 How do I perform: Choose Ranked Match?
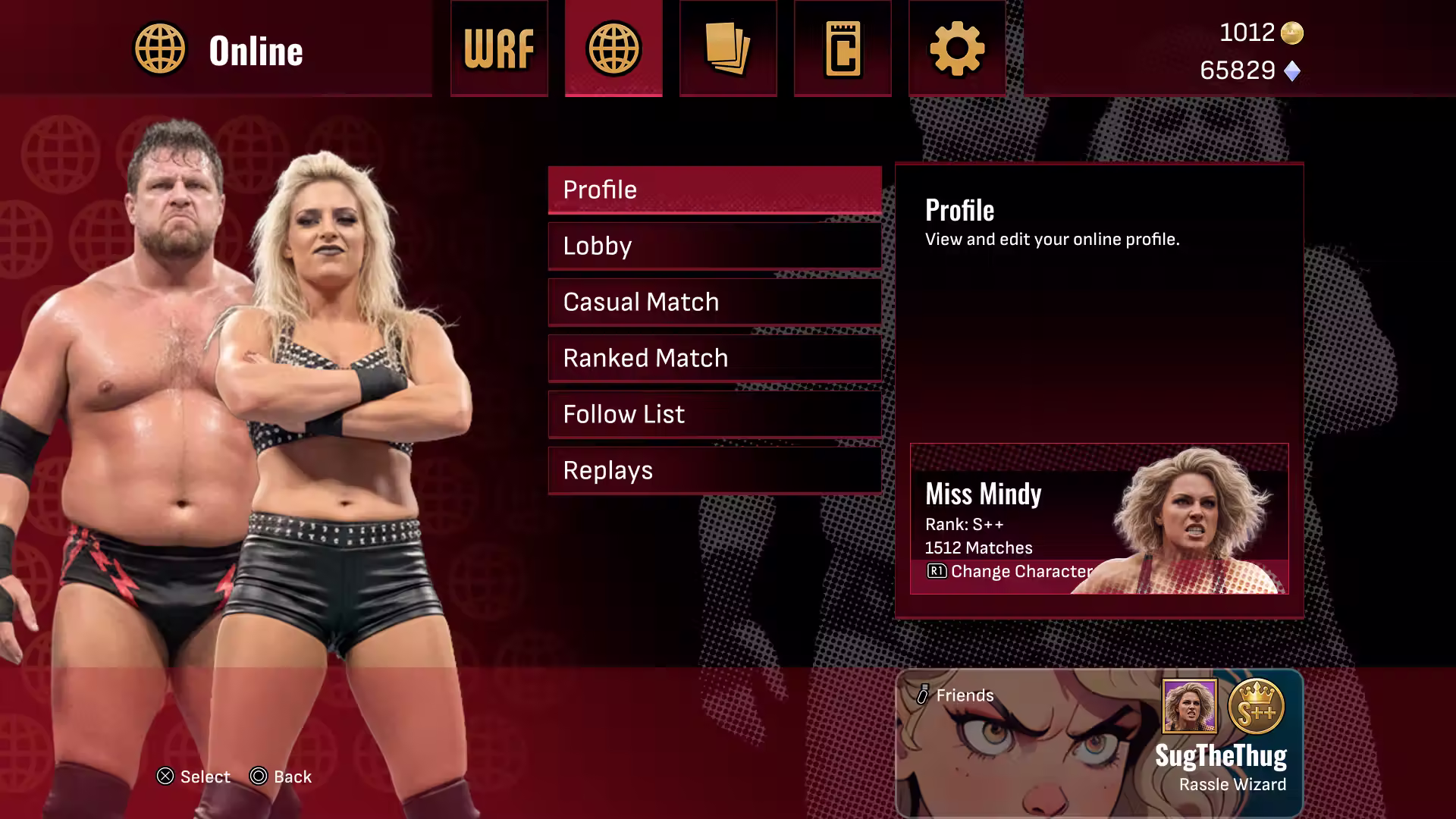point(714,358)
